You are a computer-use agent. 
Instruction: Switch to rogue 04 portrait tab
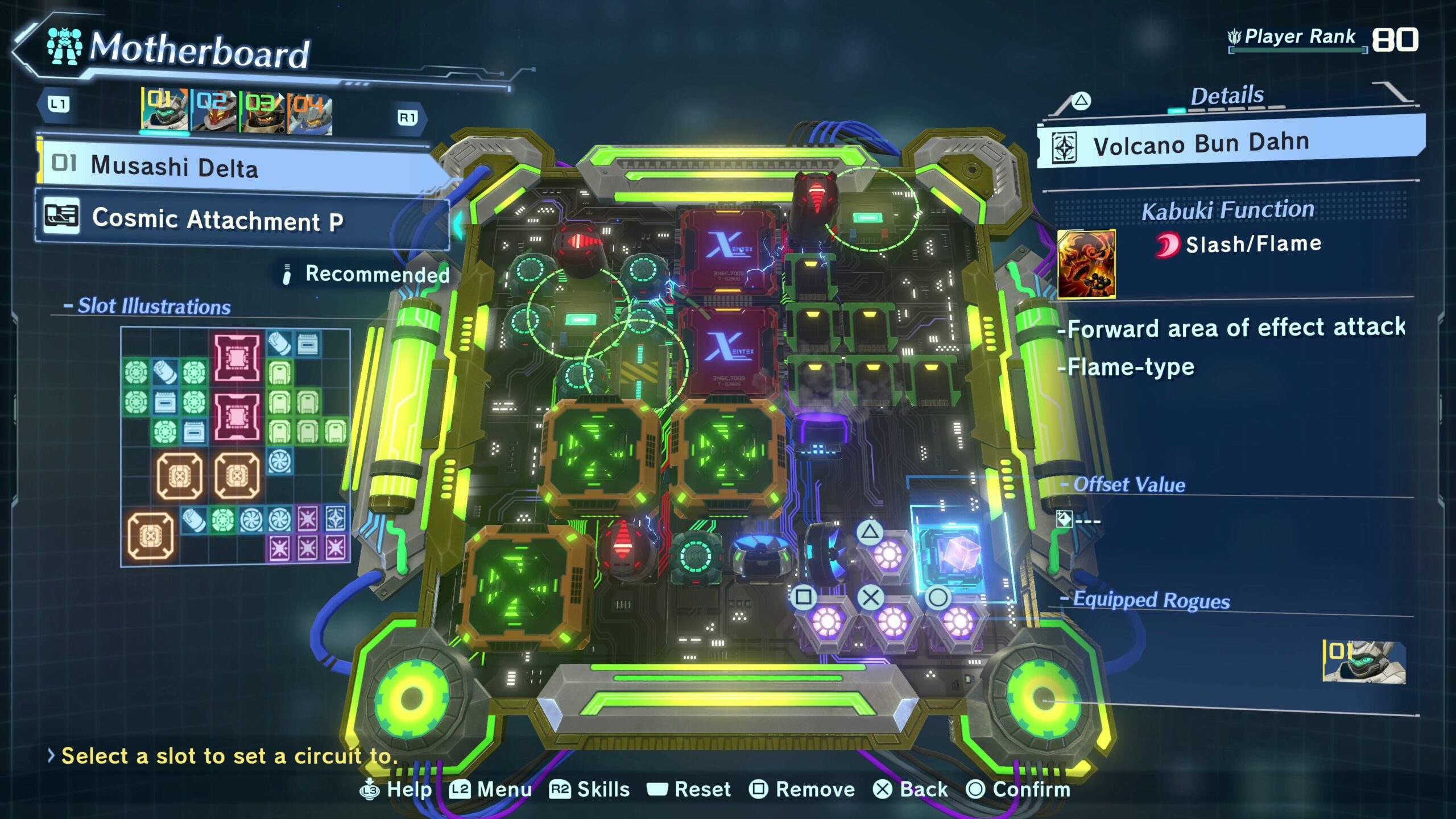click(x=310, y=114)
